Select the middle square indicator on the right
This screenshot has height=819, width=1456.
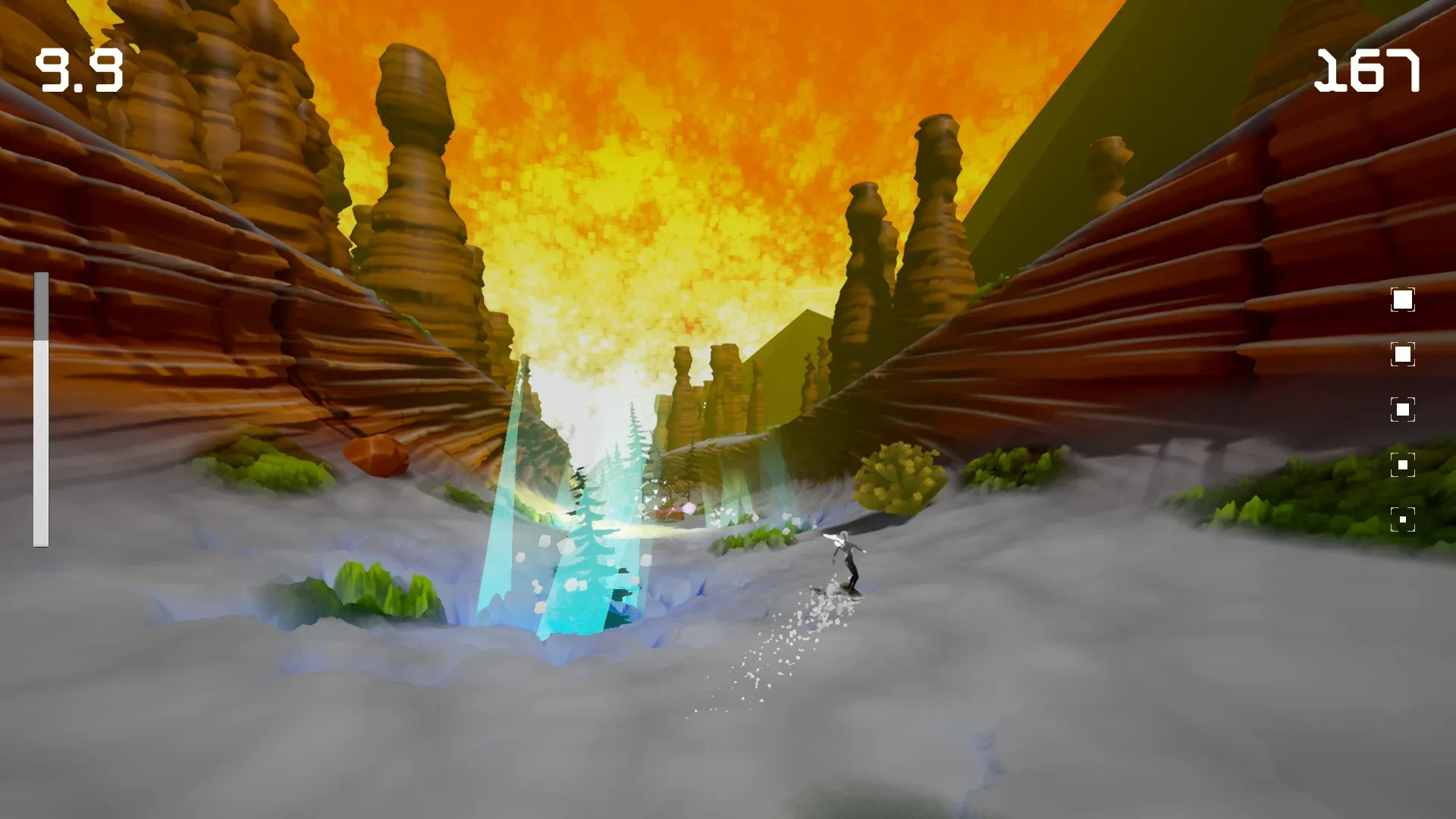[1403, 408]
